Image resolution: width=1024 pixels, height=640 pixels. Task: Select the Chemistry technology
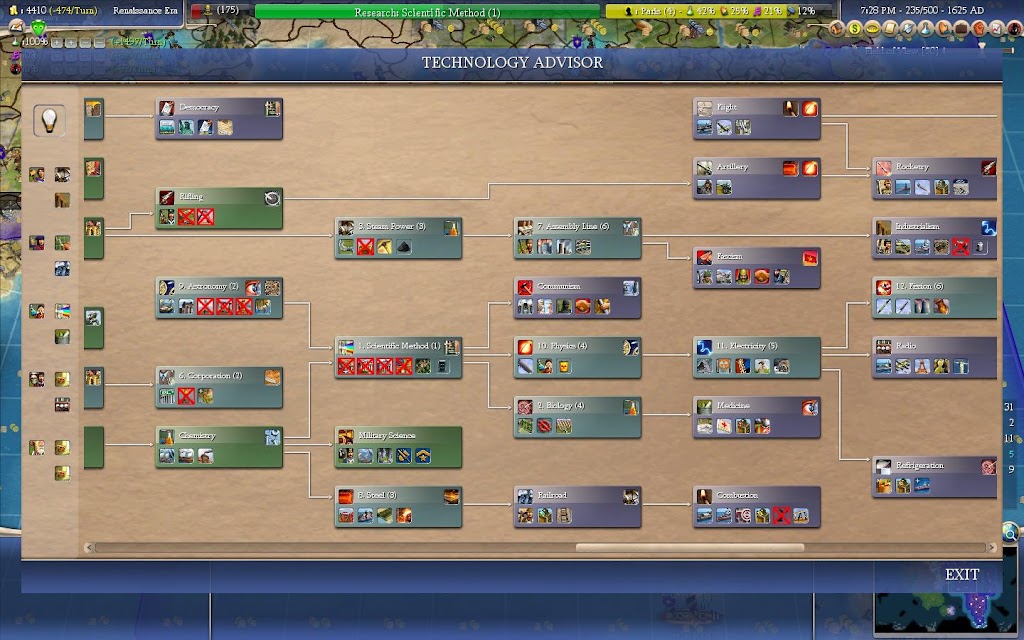(x=219, y=437)
